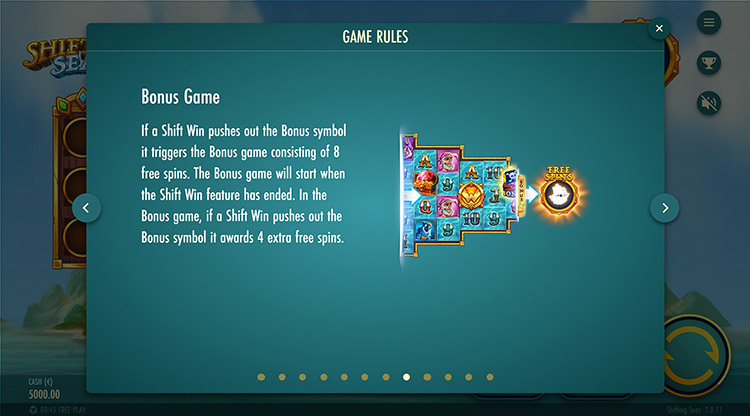
Task: Select the last pagination dot
Action: (490, 377)
